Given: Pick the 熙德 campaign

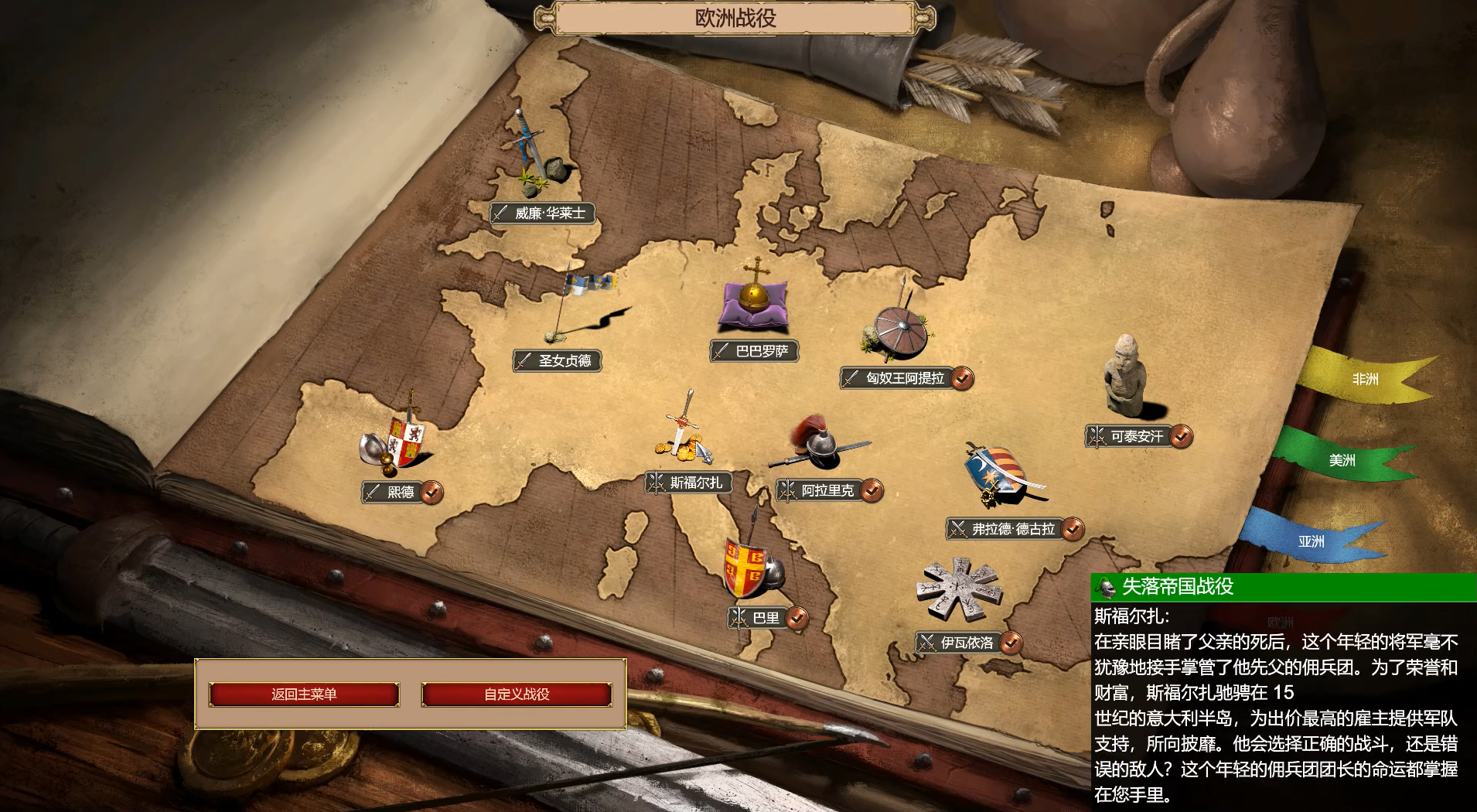Looking at the screenshot, I should point(394,492).
